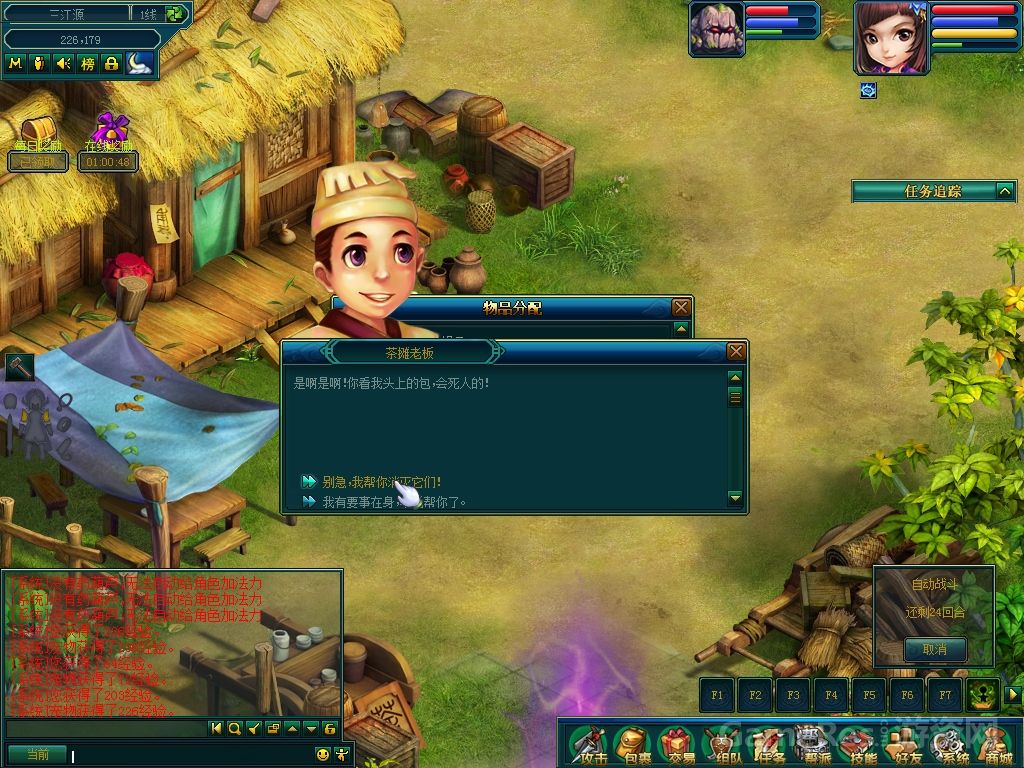The width and height of the screenshot is (1024, 768).
Task: Switch server line with the green arrows icon
Action: 176,14
